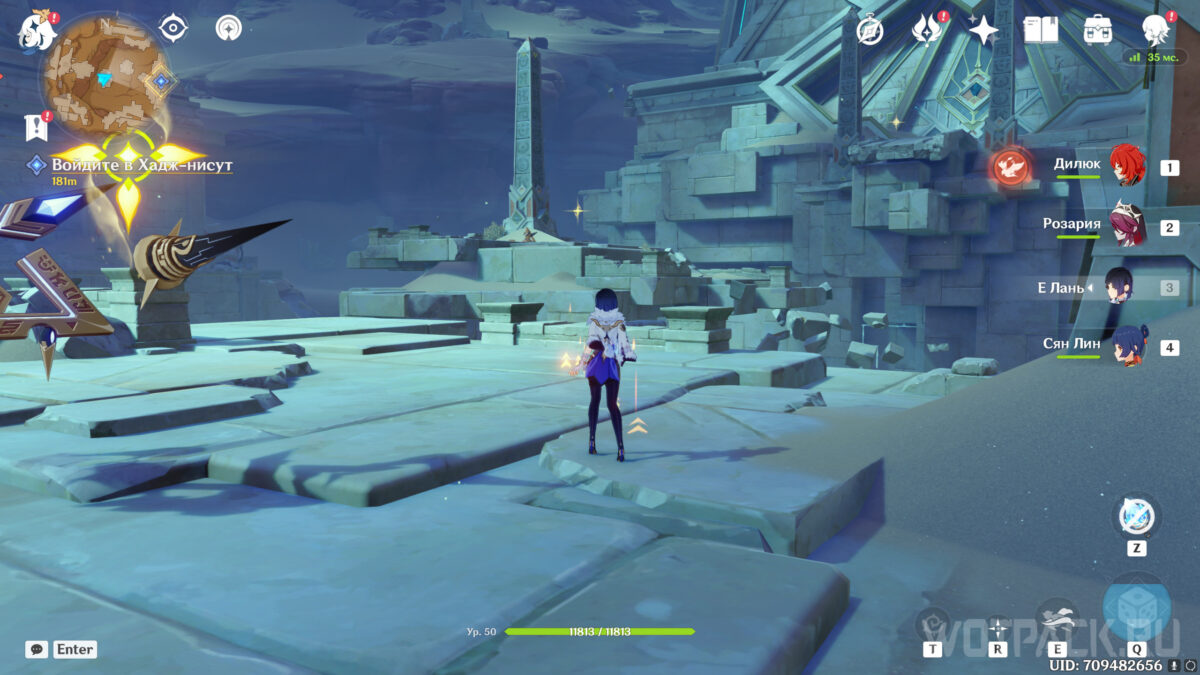
Task: Switch to party member Сян Лин
Action: pos(1128,346)
